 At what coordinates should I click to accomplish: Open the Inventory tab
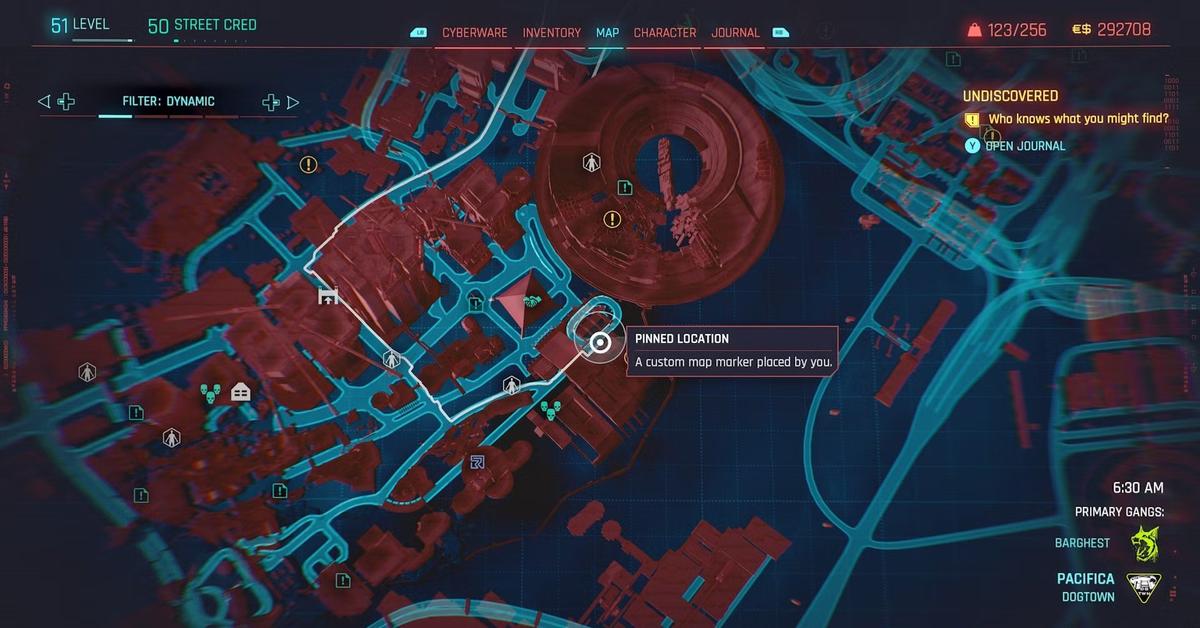[x=551, y=32]
